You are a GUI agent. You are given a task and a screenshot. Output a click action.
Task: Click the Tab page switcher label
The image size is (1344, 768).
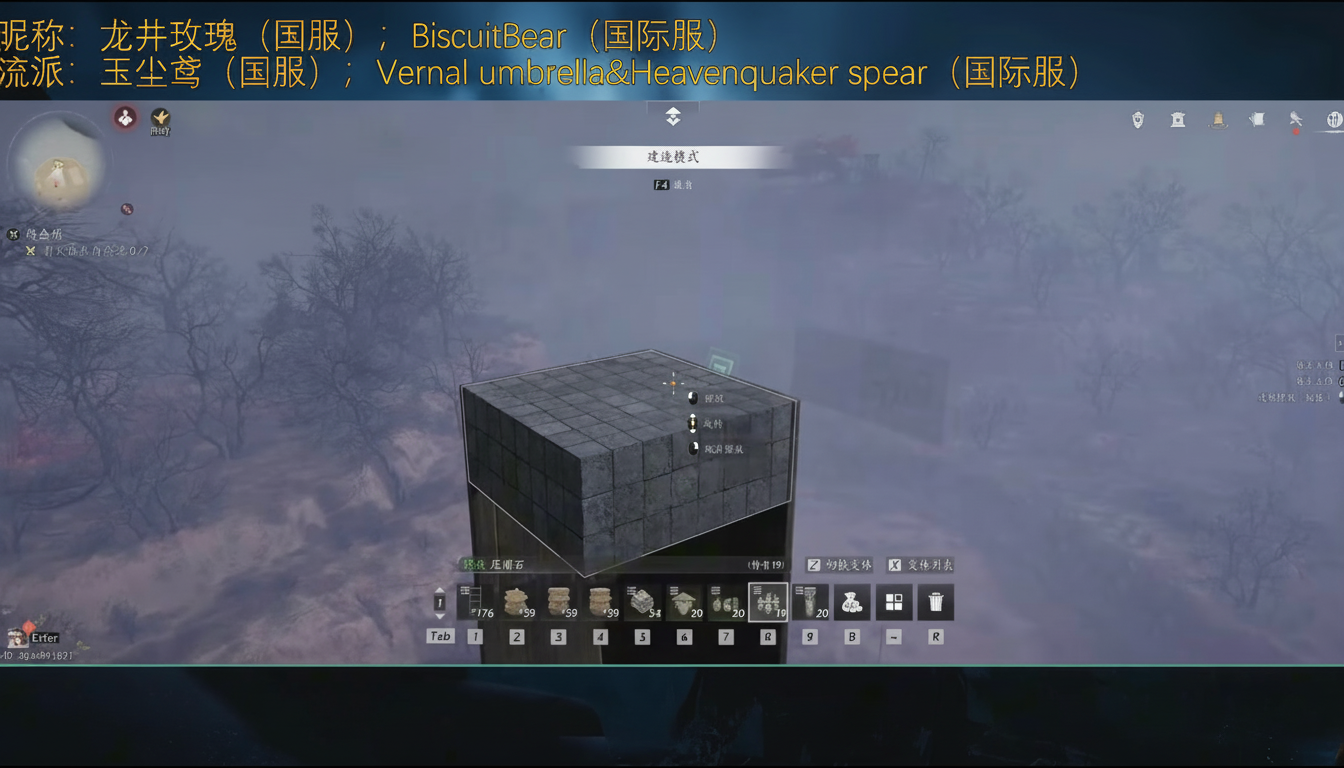pos(440,636)
